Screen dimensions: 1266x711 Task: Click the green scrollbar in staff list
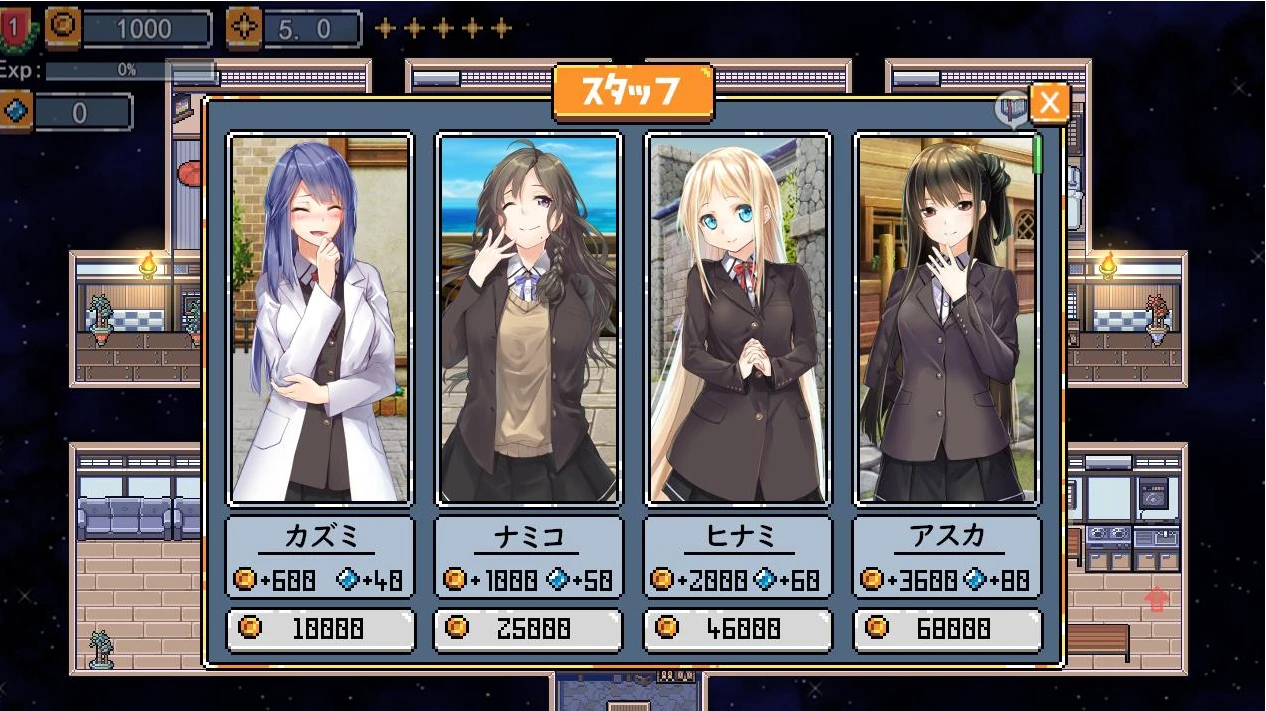click(x=1038, y=153)
